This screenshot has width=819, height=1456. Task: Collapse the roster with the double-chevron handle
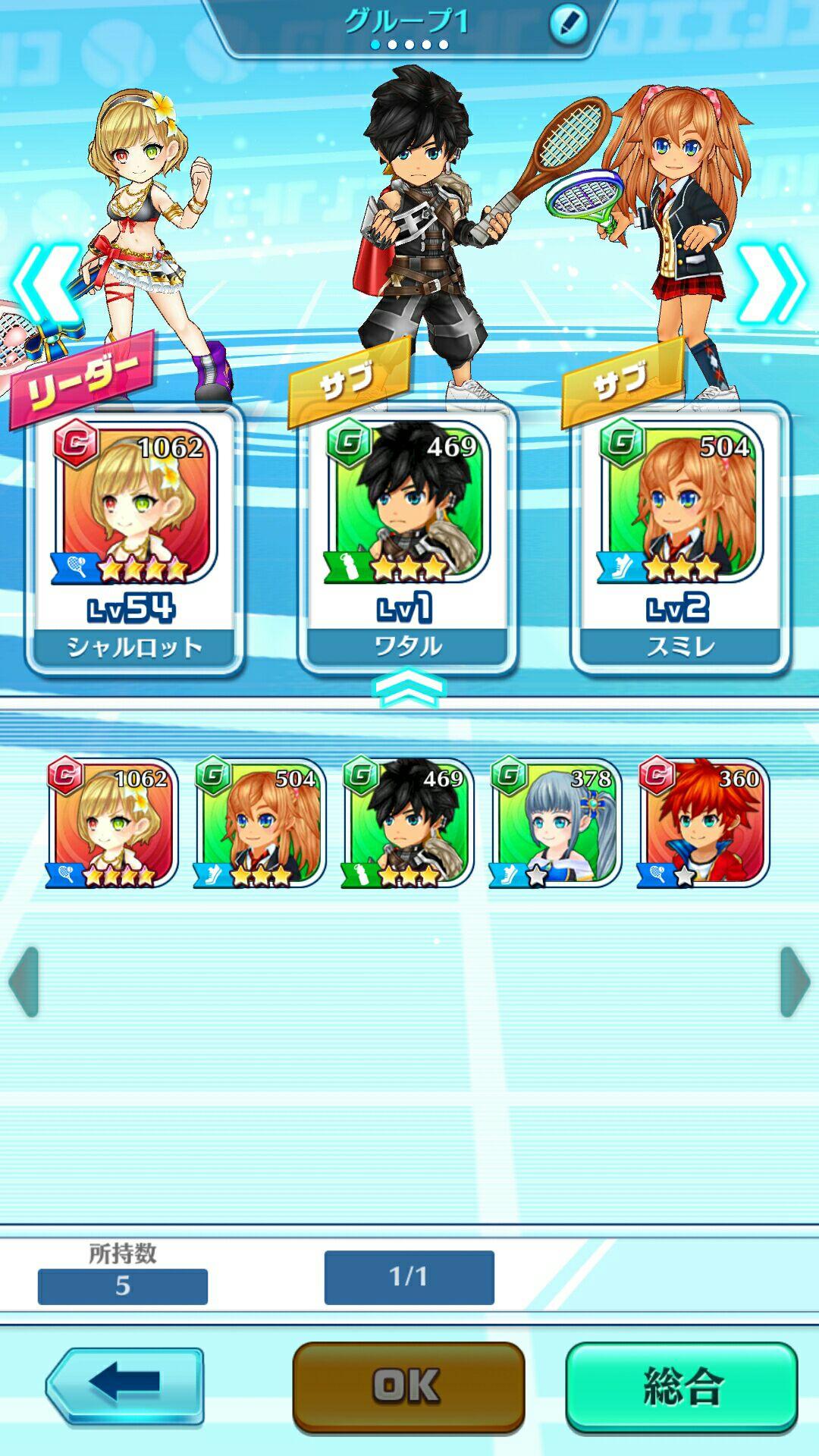tap(409, 687)
